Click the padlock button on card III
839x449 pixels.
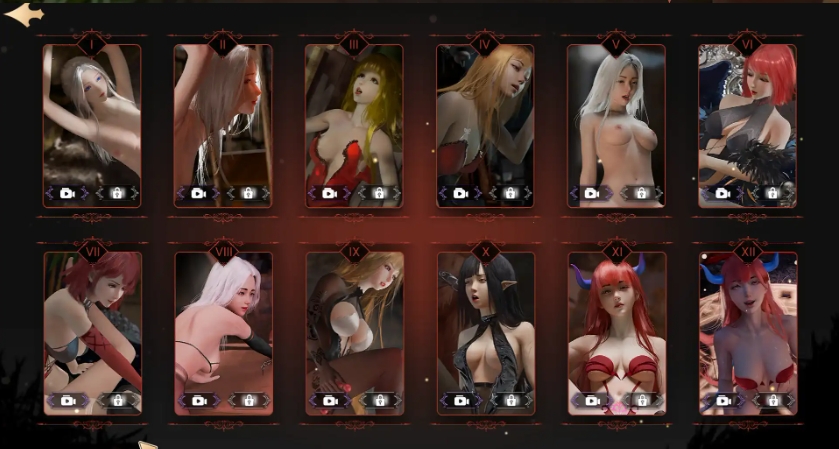[379, 193]
